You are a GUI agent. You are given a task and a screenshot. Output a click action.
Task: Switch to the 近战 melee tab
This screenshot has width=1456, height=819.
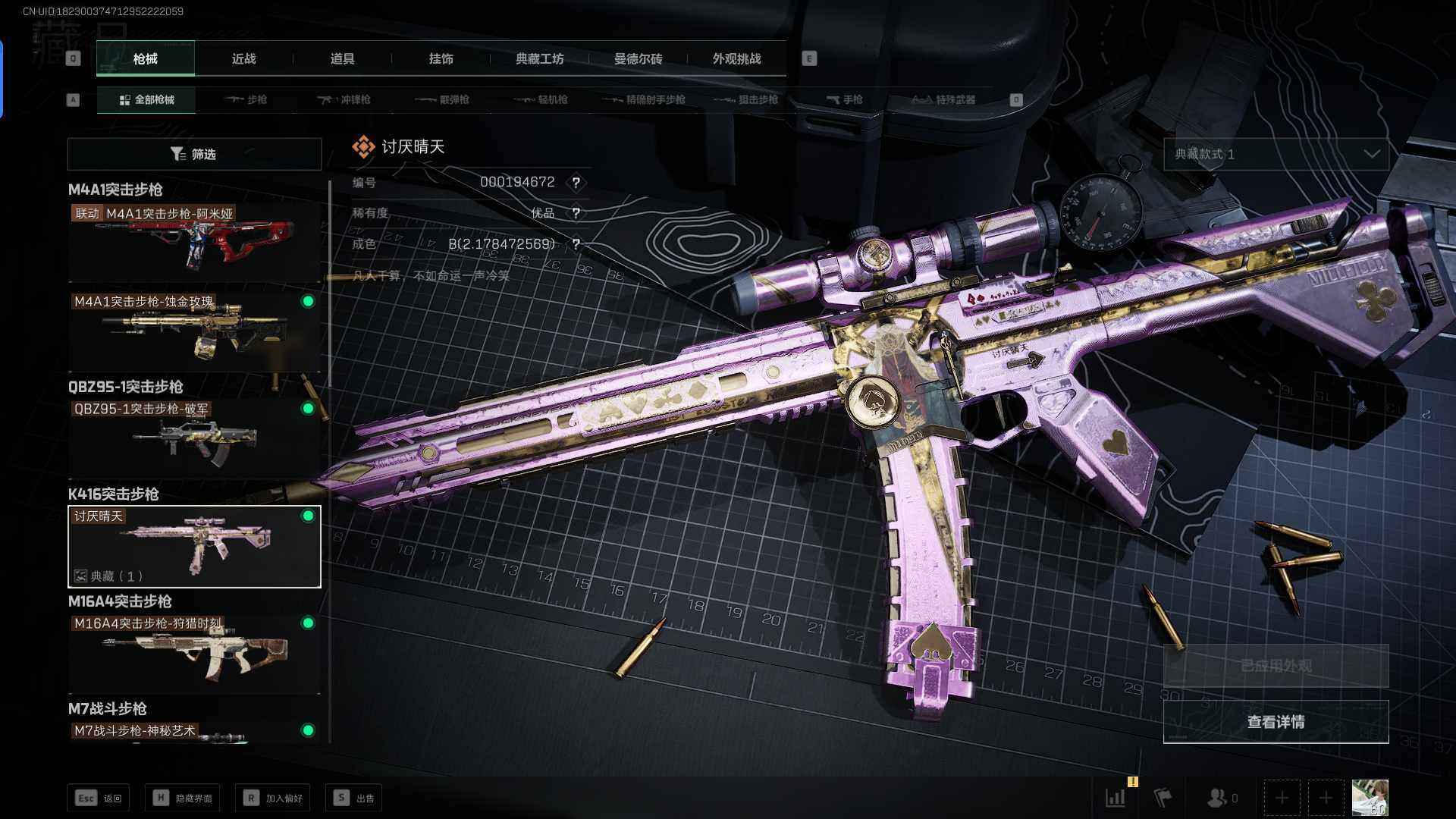point(243,58)
